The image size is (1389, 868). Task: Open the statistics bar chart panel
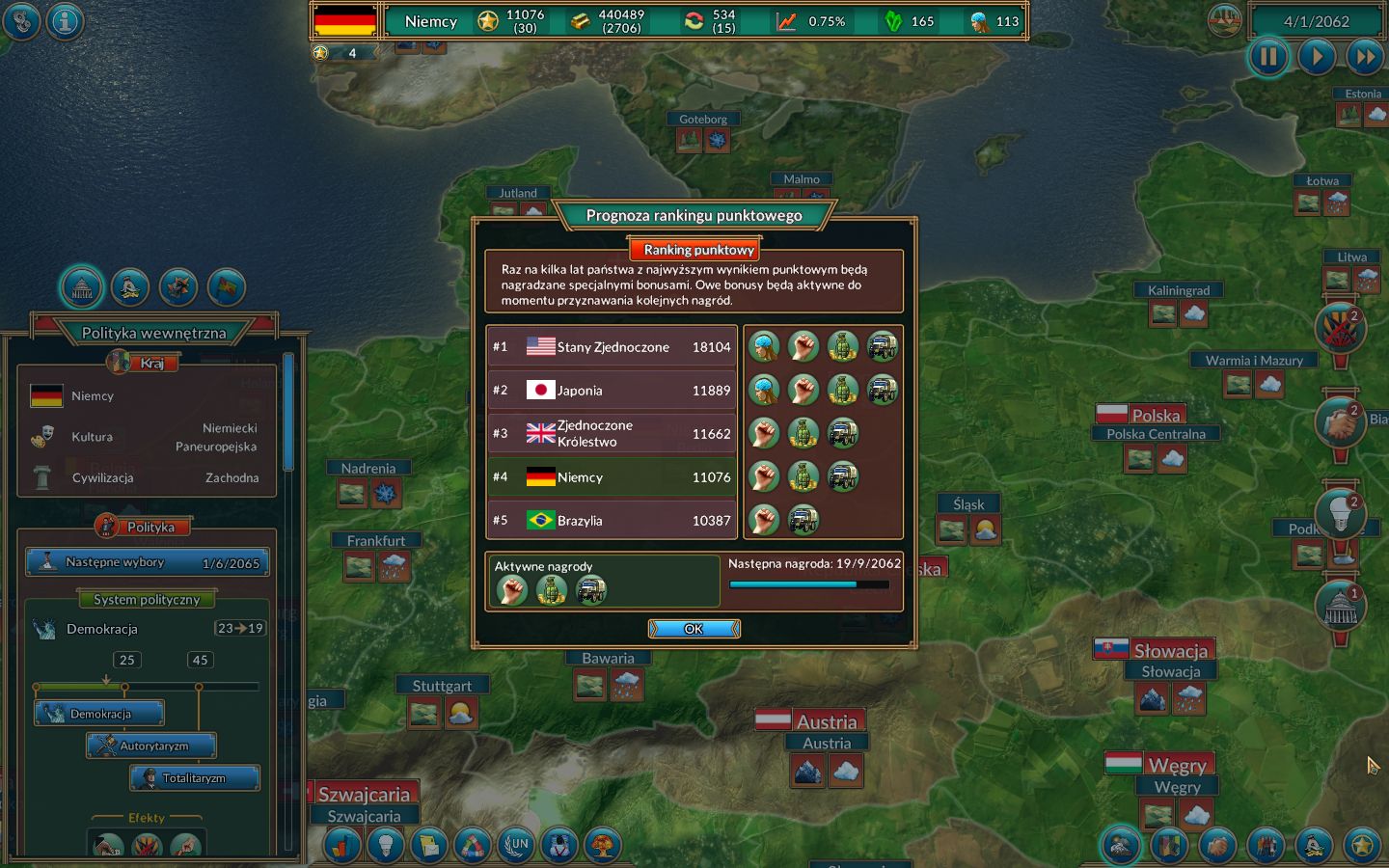(x=343, y=846)
